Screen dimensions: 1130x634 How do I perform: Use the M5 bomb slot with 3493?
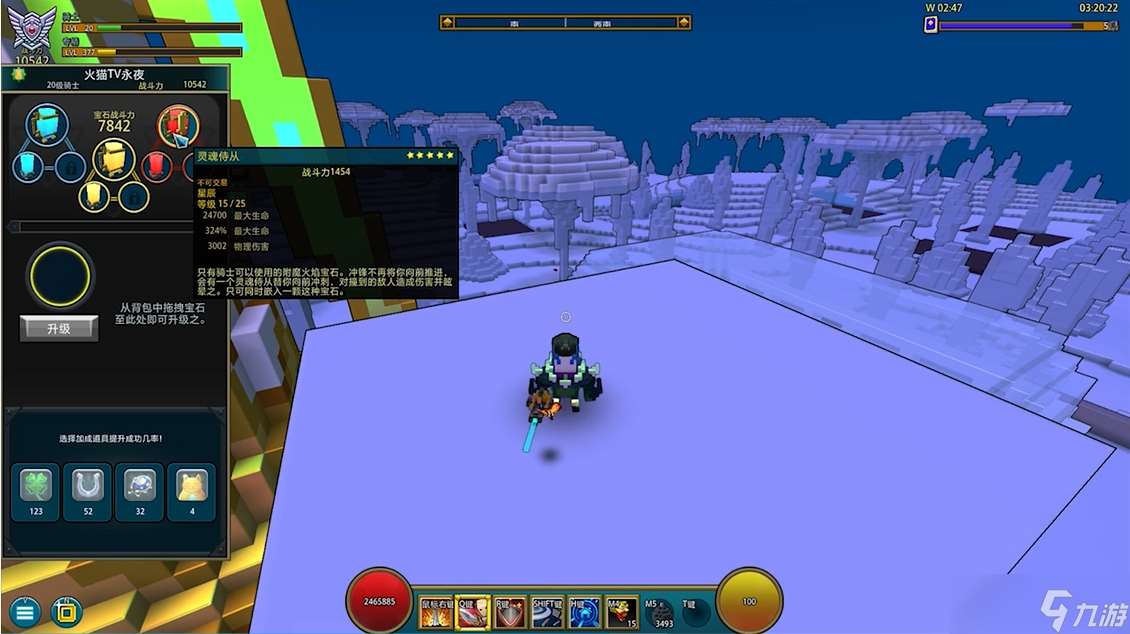tap(659, 612)
